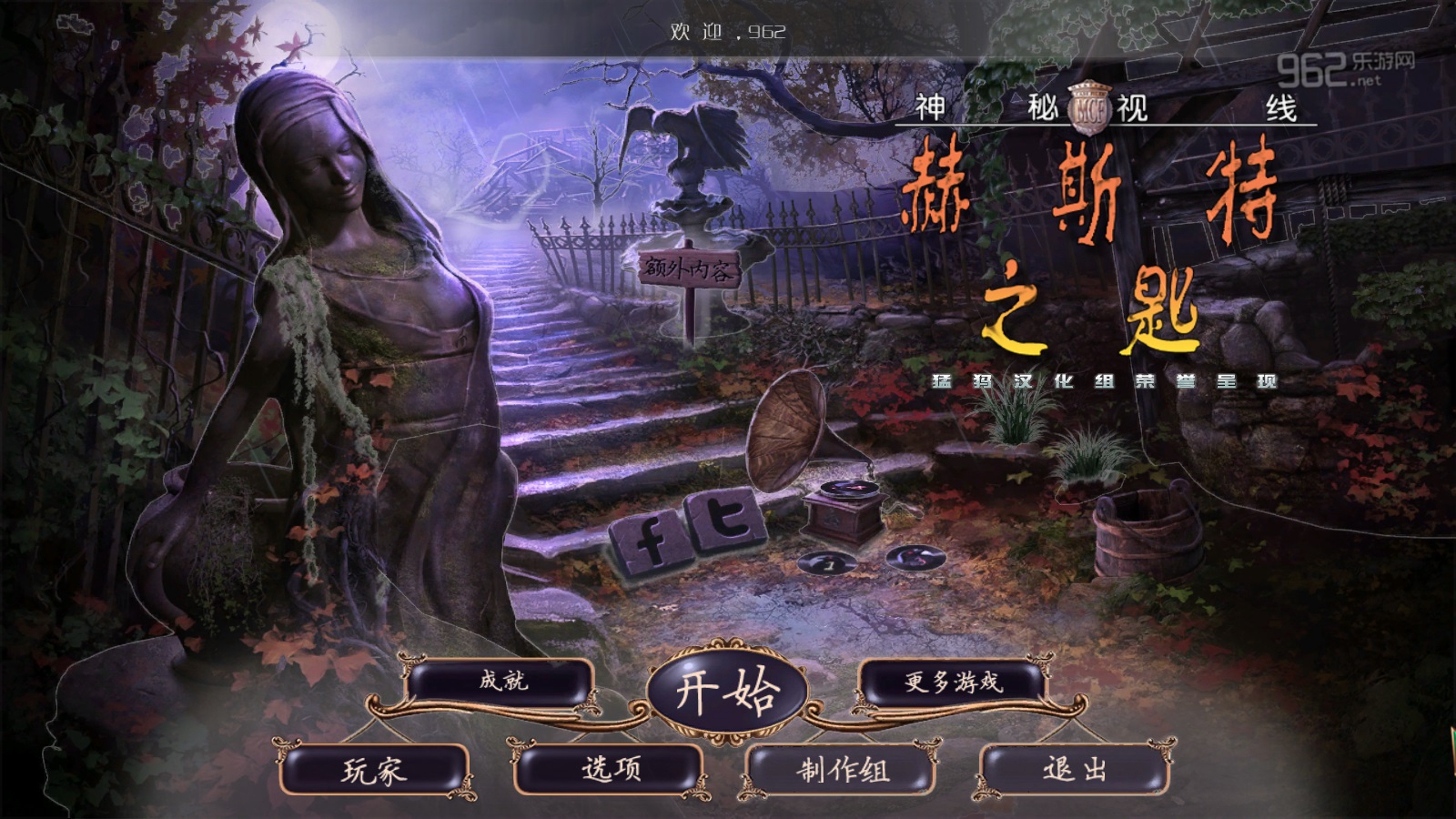
Task: Quit the game via 退出
Action: tap(1075, 770)
